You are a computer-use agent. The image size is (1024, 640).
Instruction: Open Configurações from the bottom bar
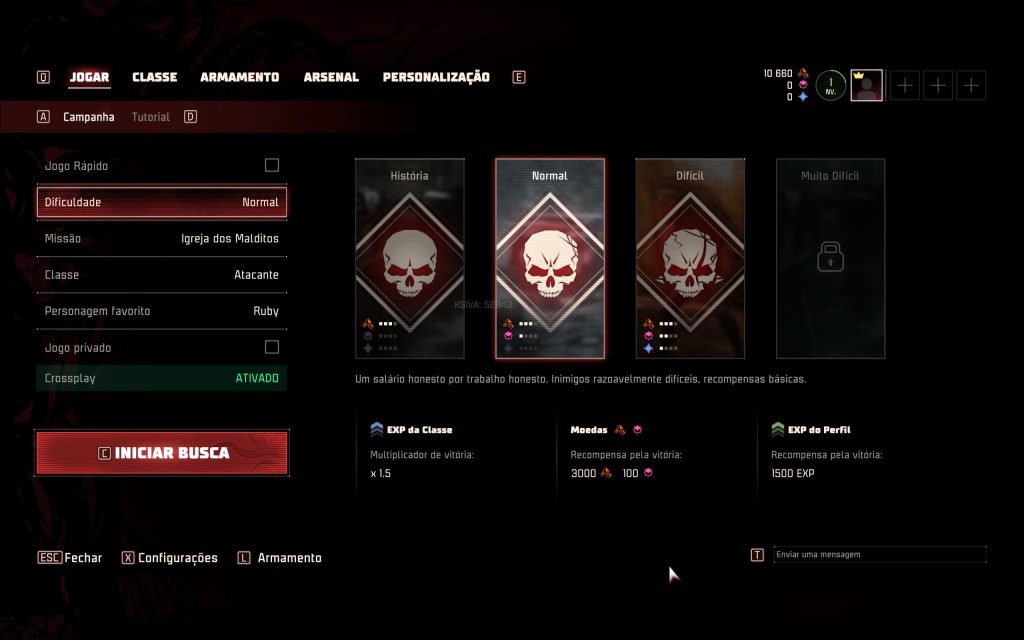pos(177,558)
